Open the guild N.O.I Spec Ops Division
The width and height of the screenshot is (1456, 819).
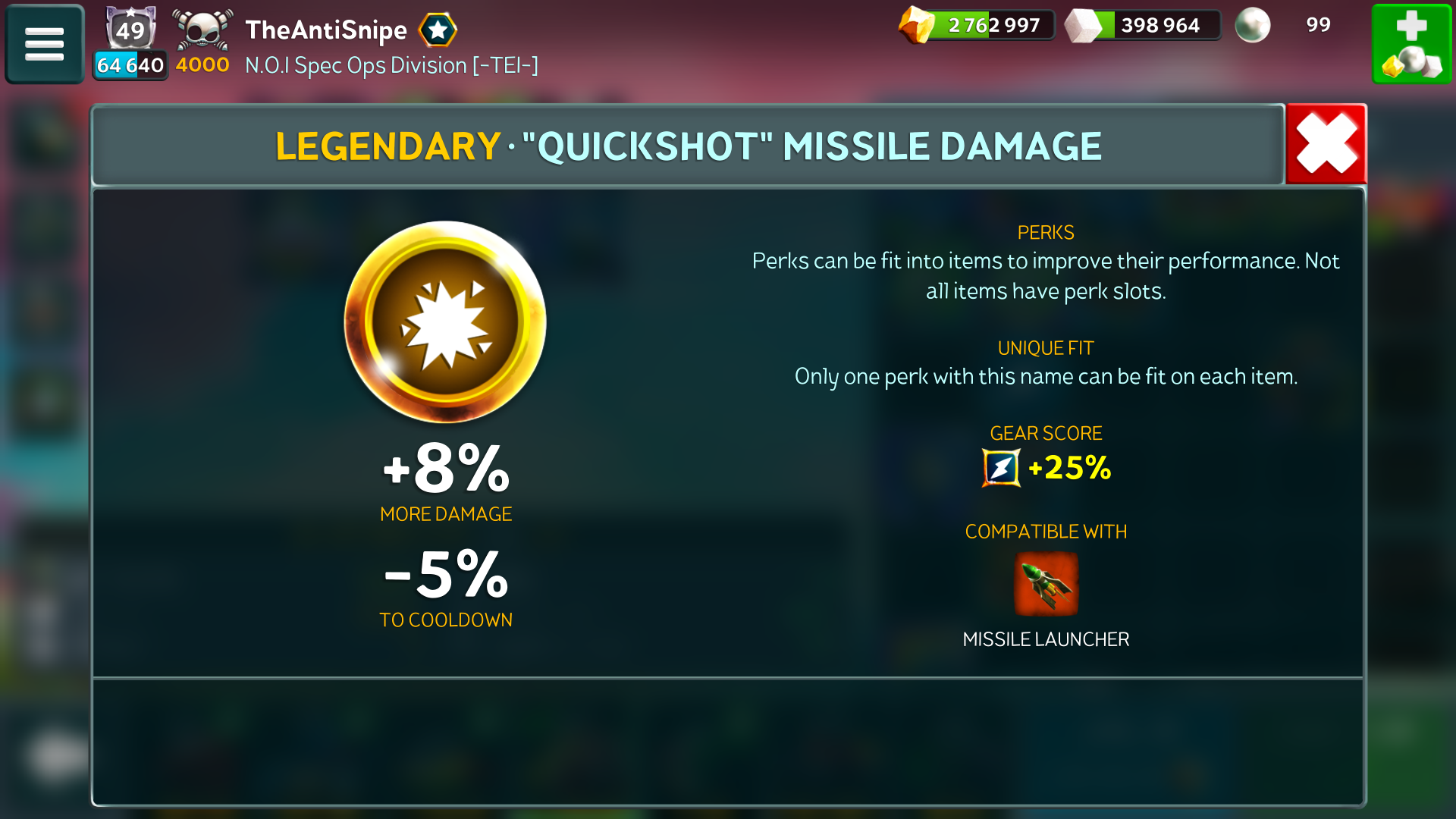391,66
